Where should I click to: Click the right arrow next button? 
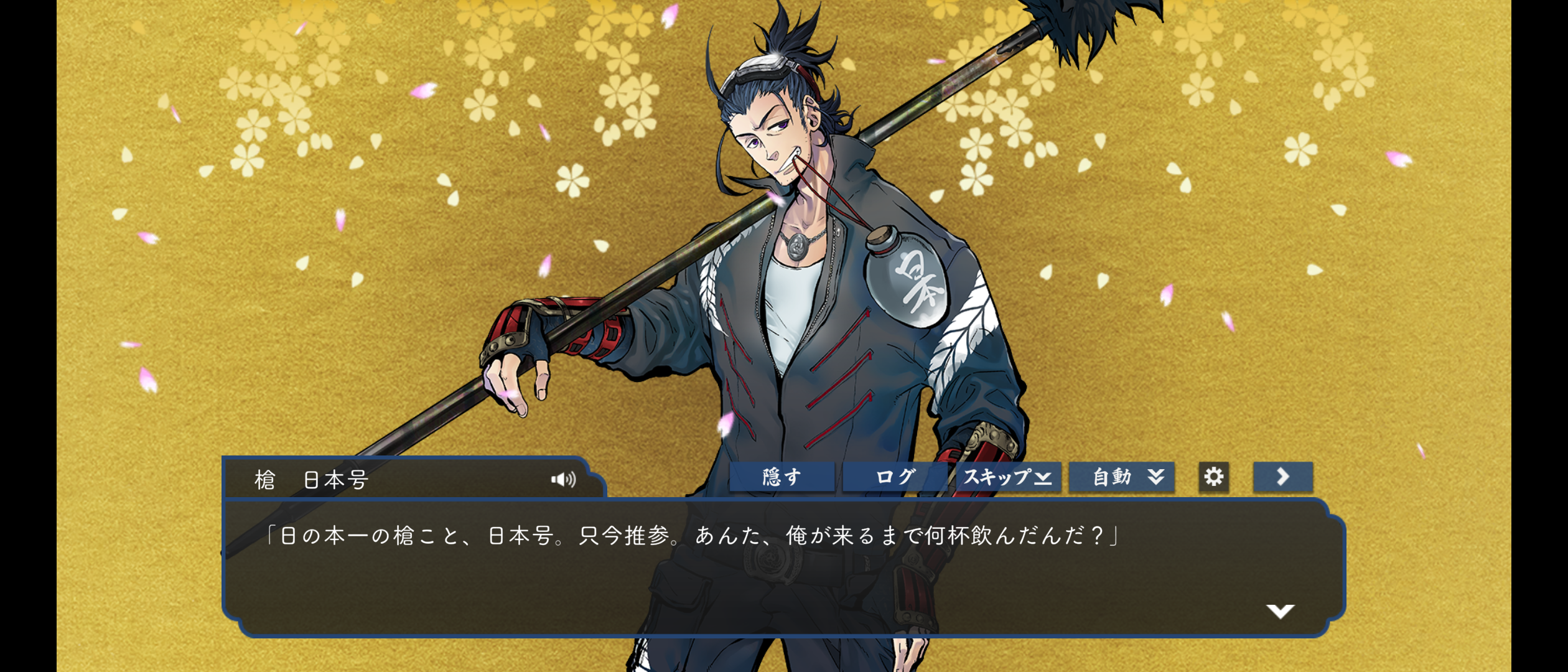[1282, 477]
